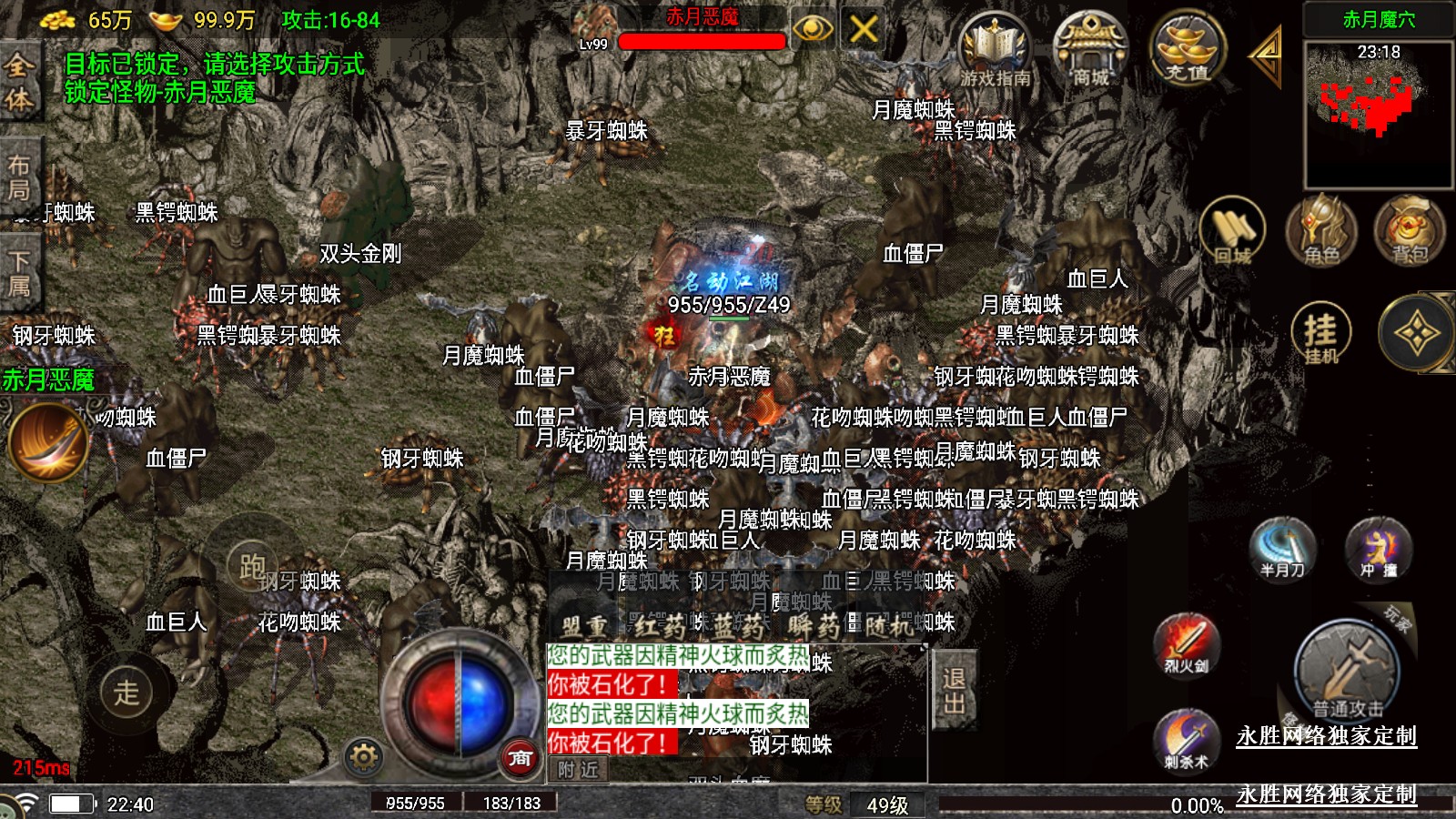Select the 全体 chat channel tab
This screenshot has height=819, width=1456.
point(19,81)
